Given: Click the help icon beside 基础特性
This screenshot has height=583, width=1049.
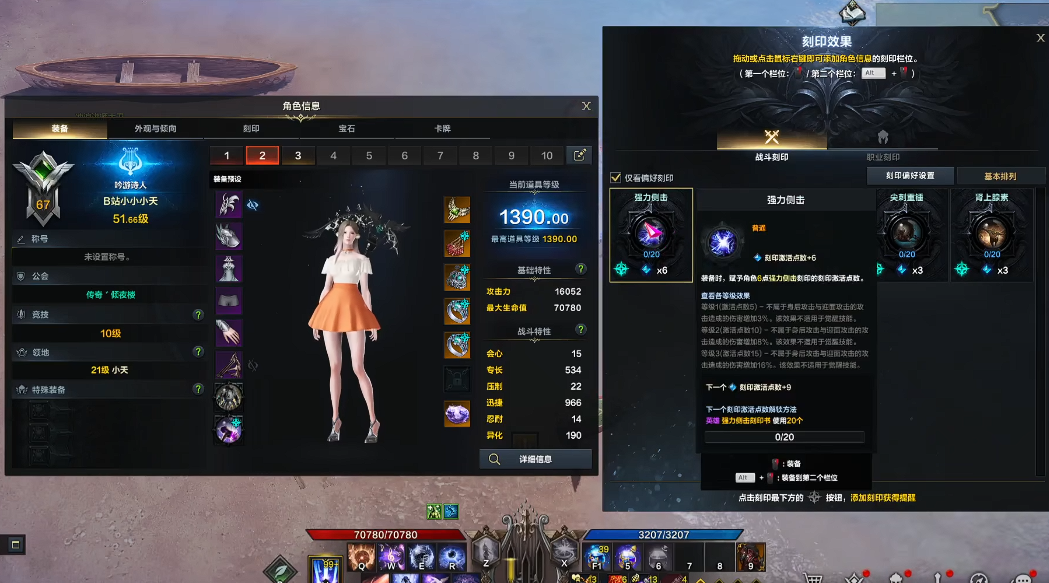Looking at the screenshot, I should (581, 269).
